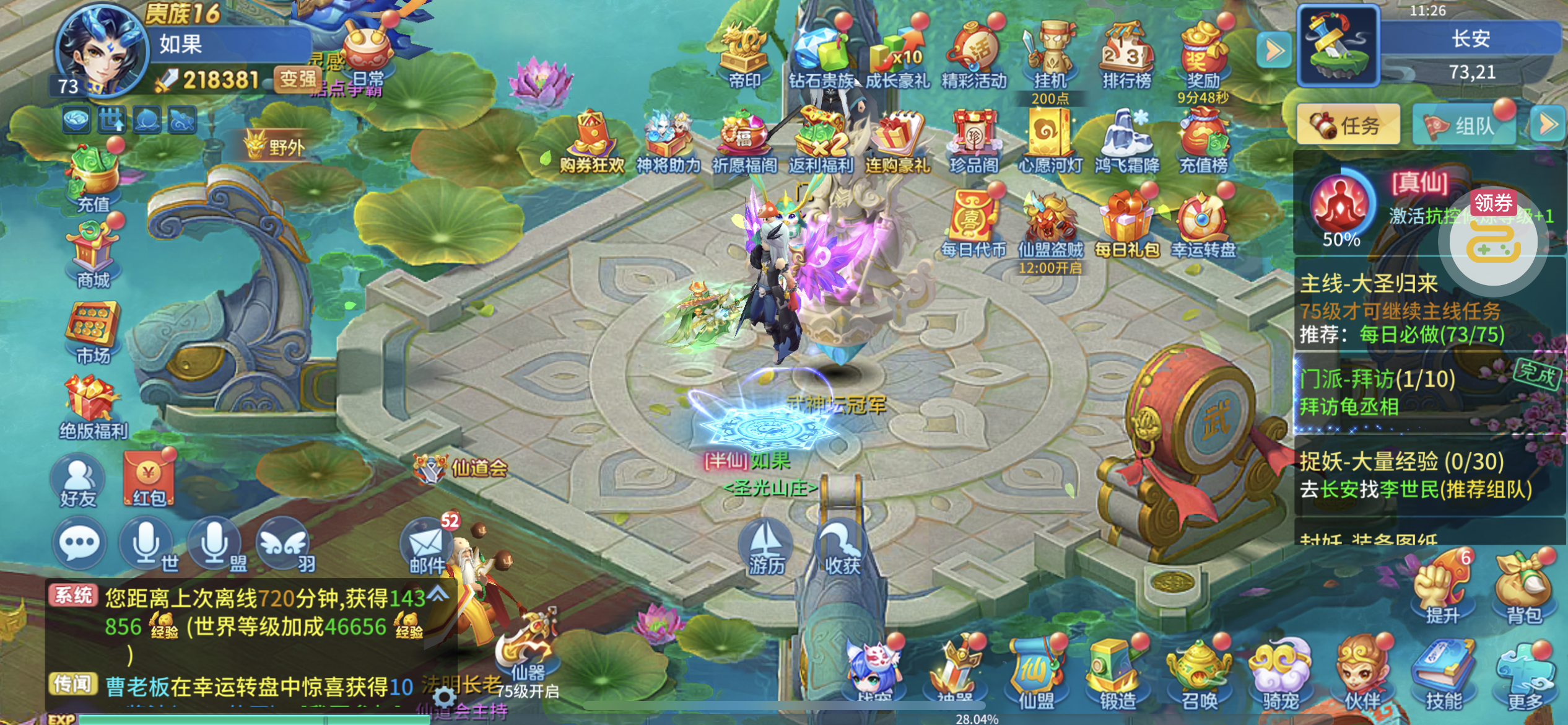Open the speech bubble chat button
Screen dimensions: 1568x725
pyautogui.click(x=79, y=543)
